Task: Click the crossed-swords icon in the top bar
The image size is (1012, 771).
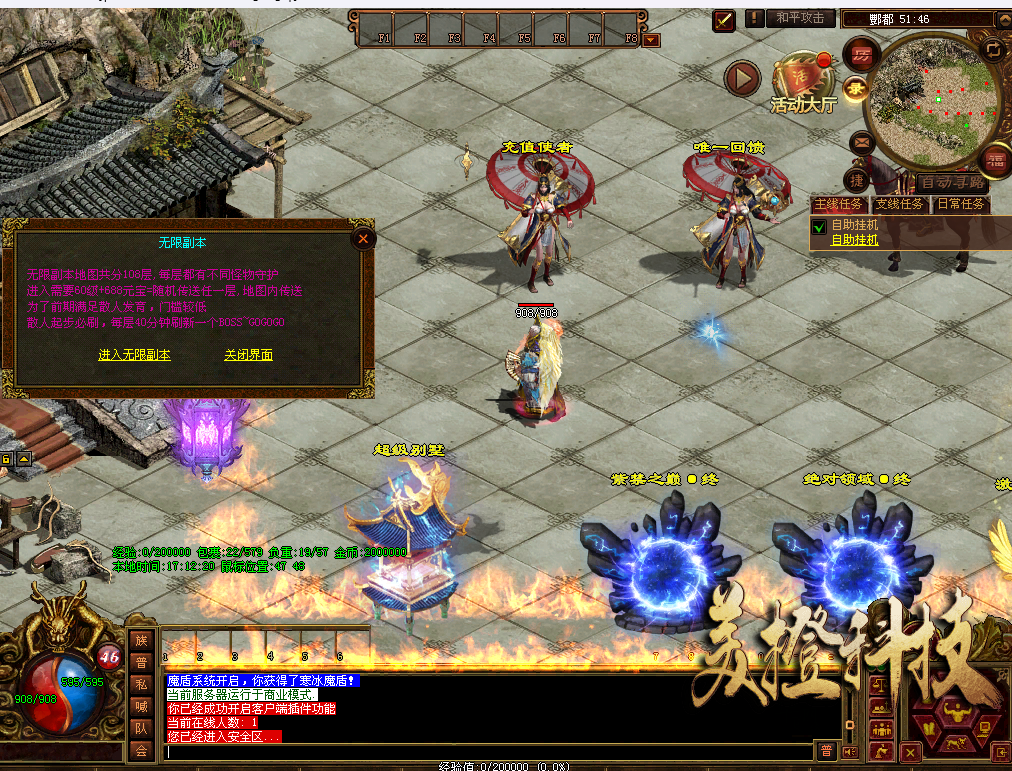Action: 724,19
